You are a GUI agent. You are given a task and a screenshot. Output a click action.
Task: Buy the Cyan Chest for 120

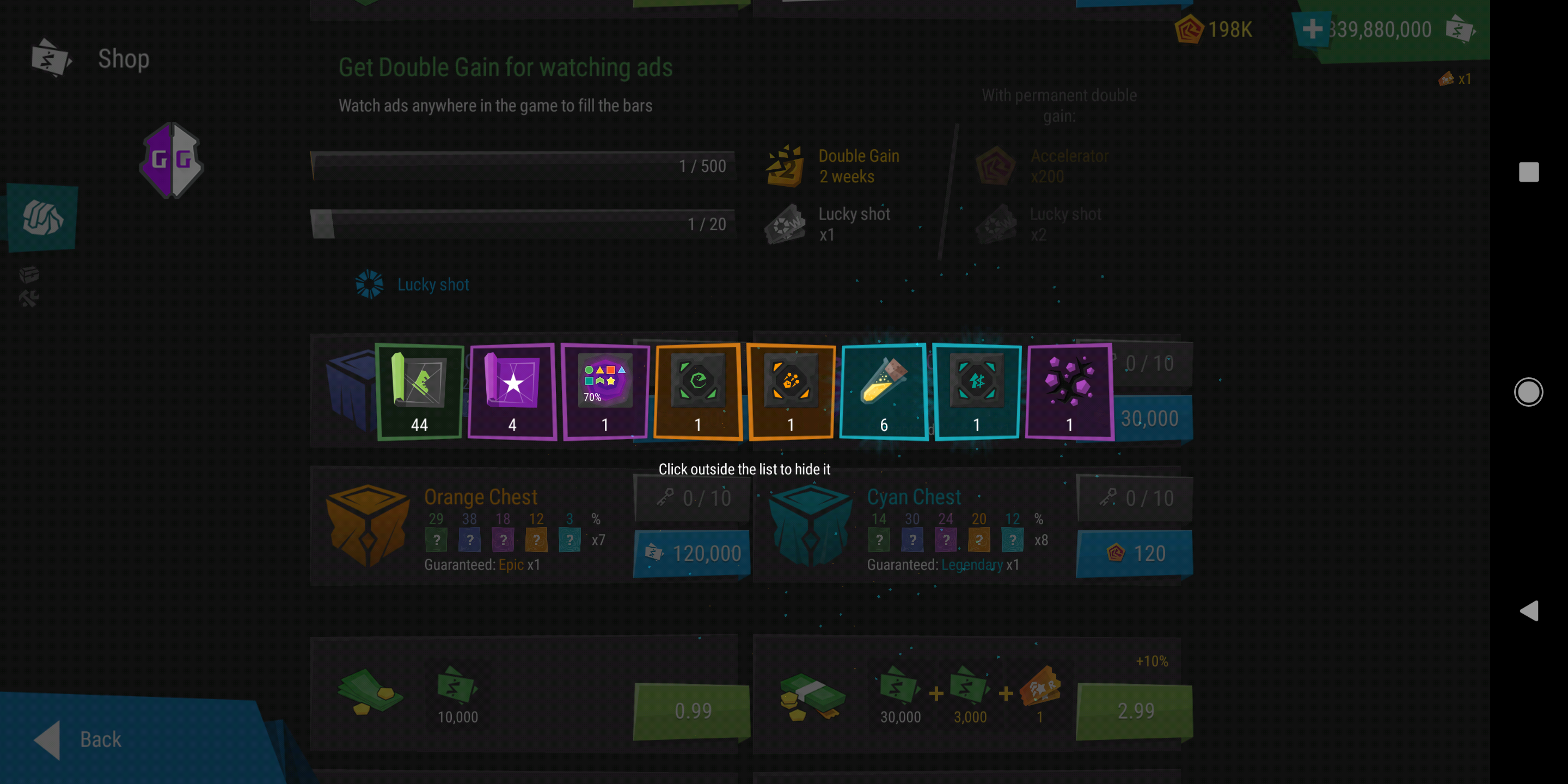pos(1135,553)
